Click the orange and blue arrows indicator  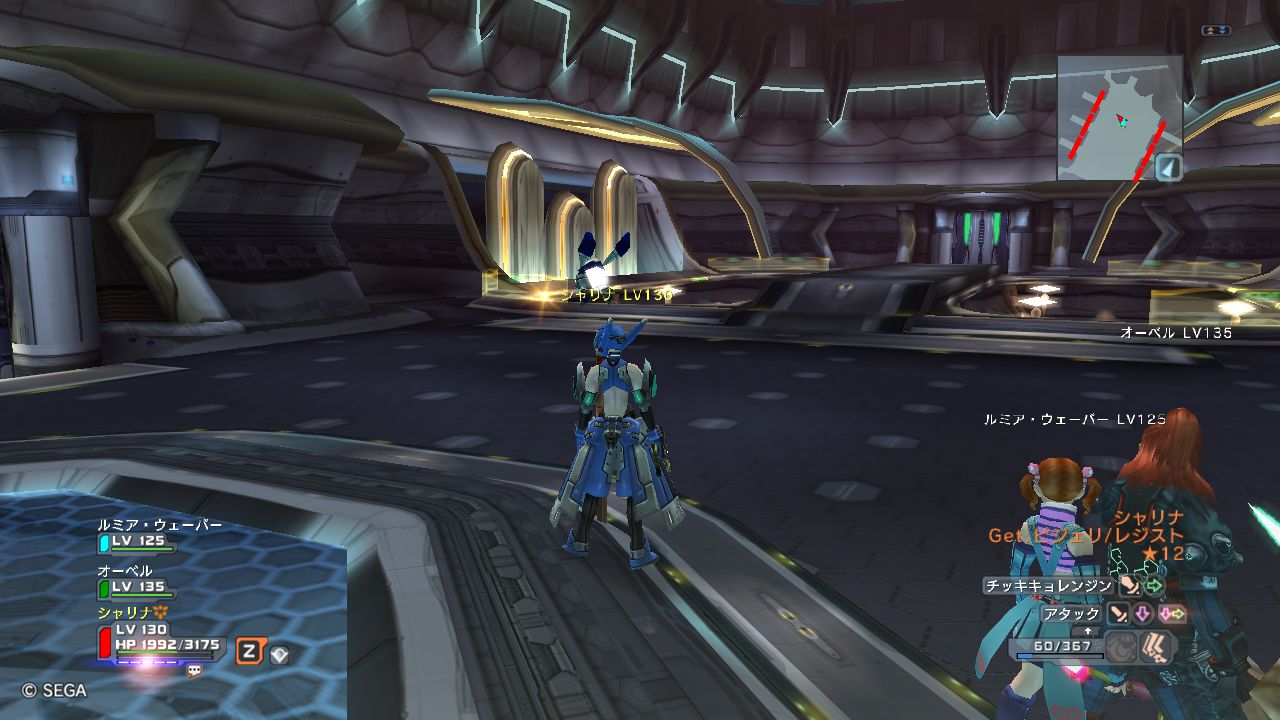click(x=1215, y=31)
